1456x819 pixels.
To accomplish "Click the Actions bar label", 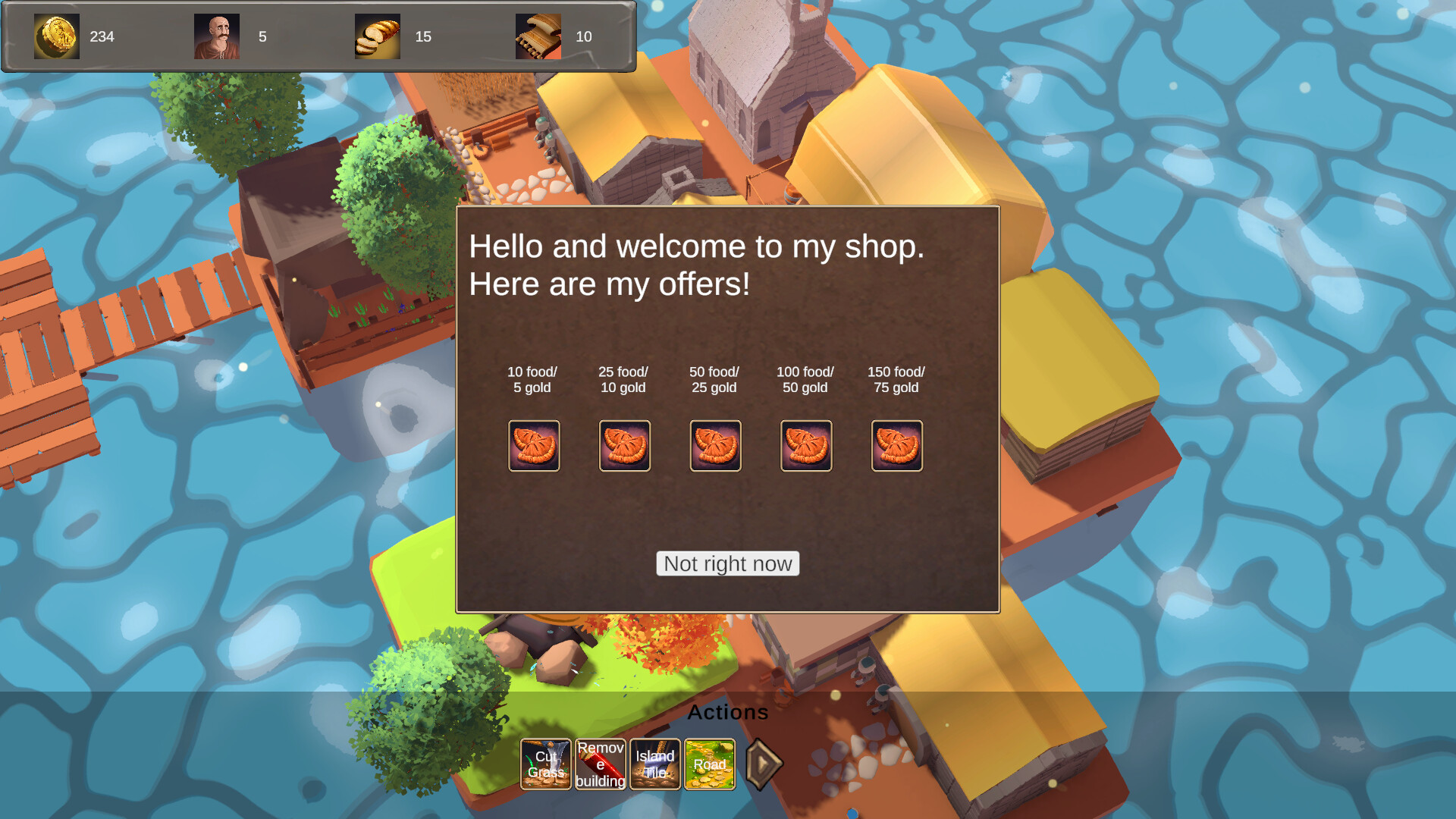I will pyautogui.click(x=728, y=712).
